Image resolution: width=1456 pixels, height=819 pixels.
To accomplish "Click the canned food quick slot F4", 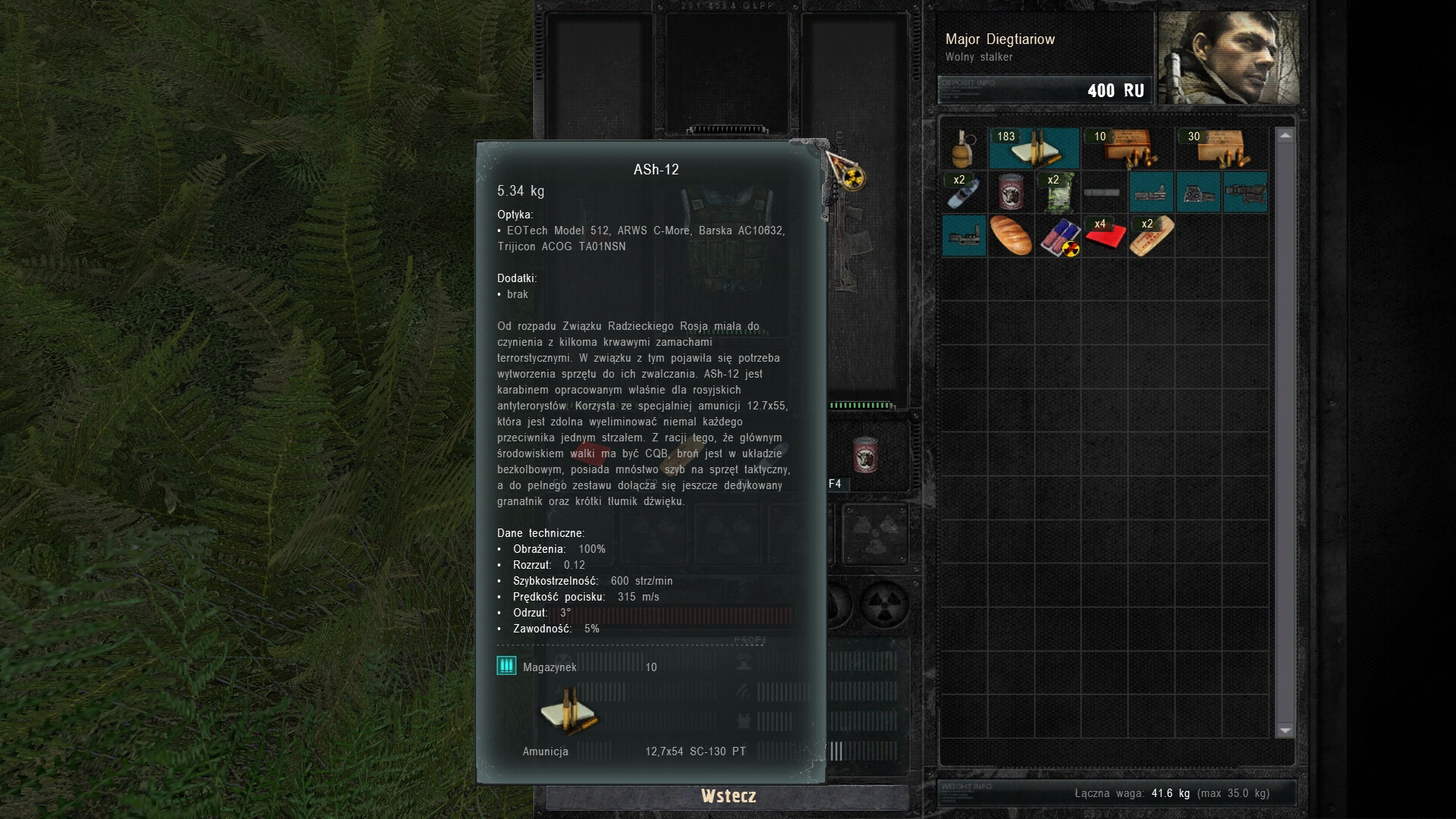I will (865, 455).
